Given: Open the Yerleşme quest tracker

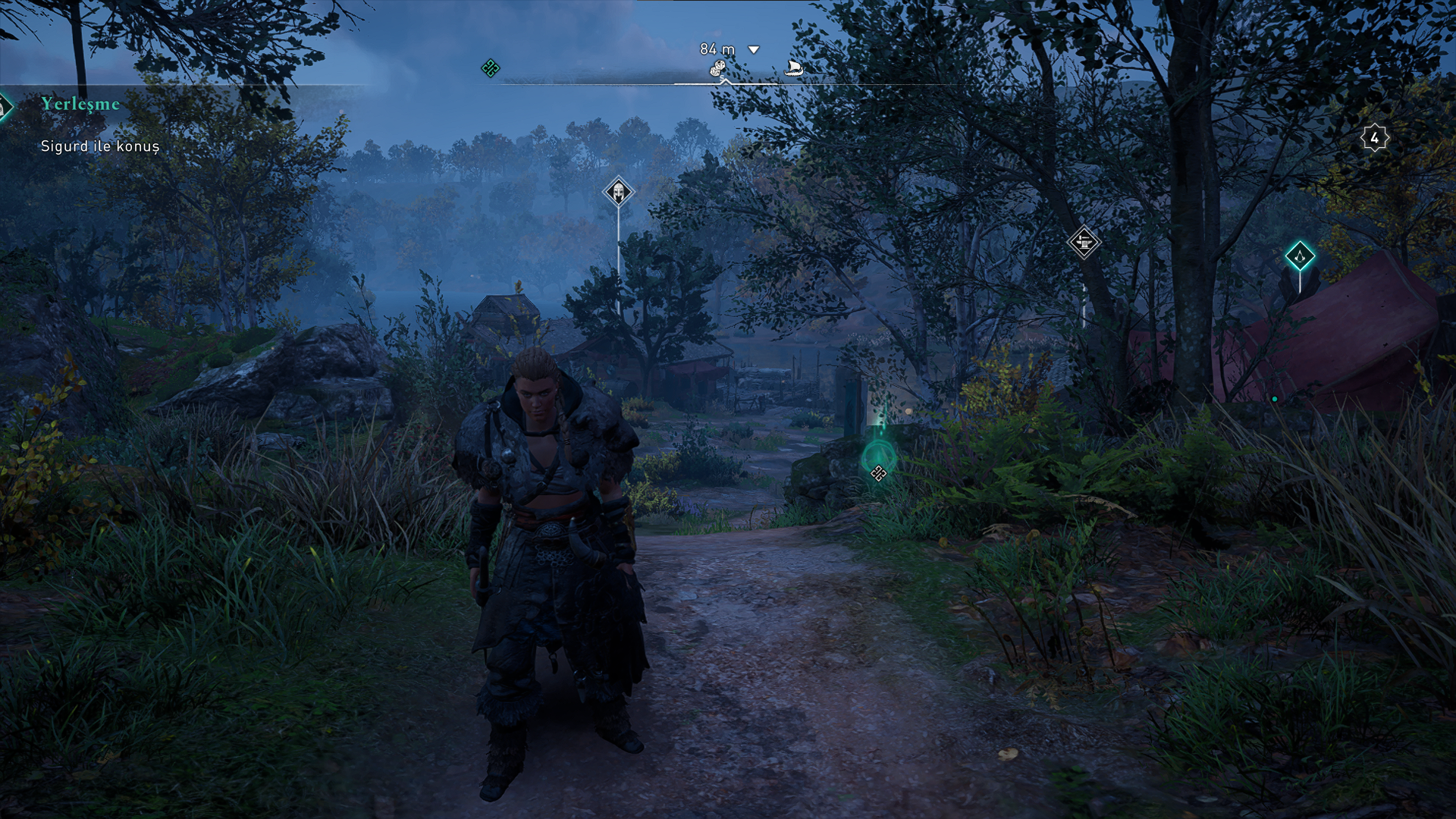Looking at the screenshot, I should (x=80, y=104).
